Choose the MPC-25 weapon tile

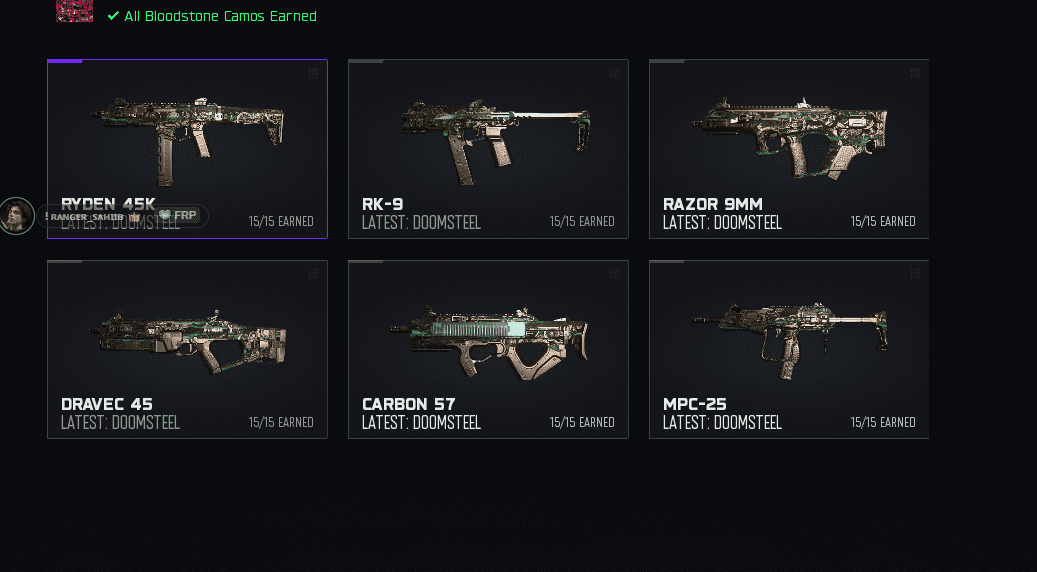coord(789,349)
